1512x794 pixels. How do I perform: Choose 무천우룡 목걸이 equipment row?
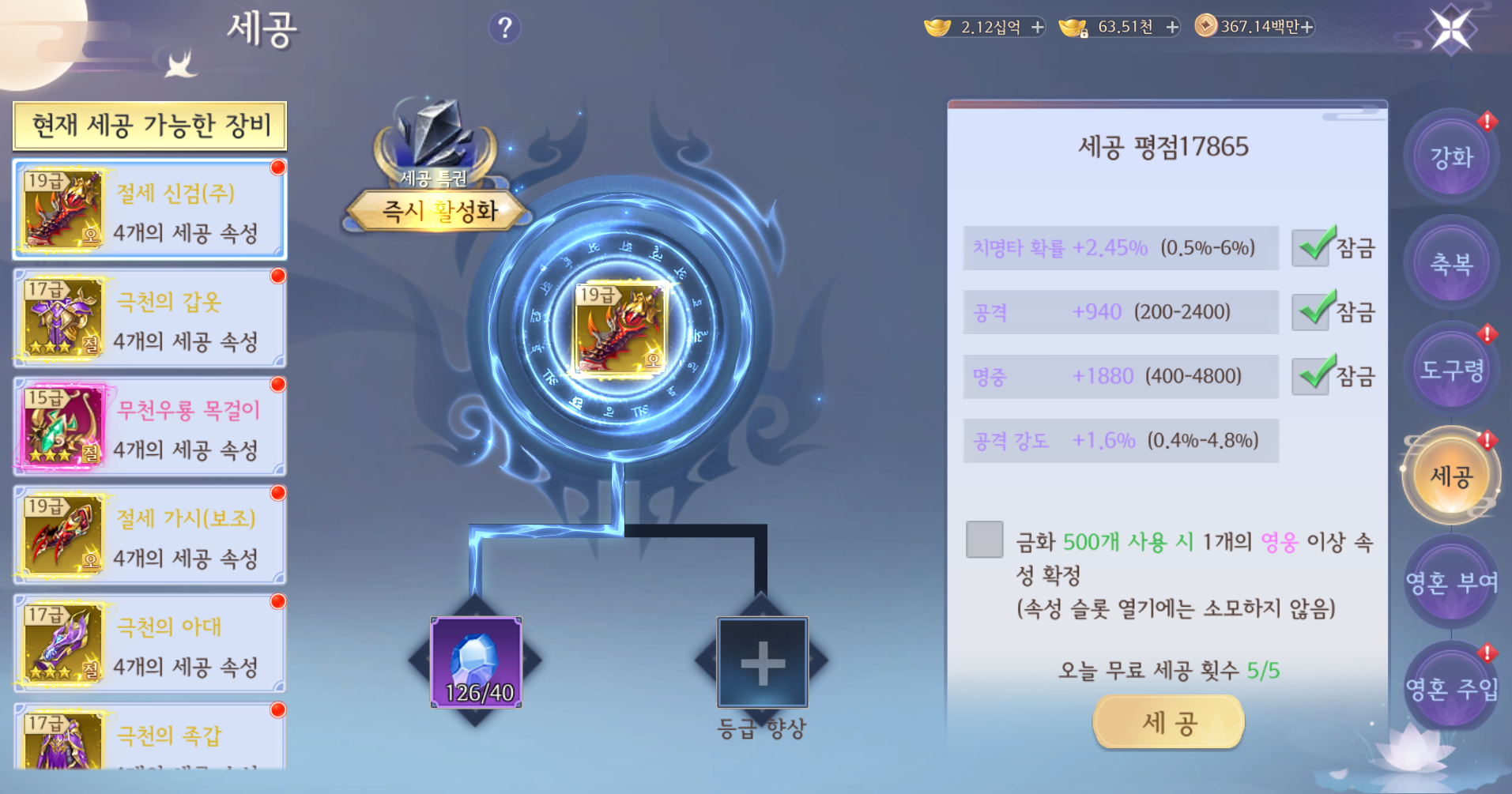(150, 427)
